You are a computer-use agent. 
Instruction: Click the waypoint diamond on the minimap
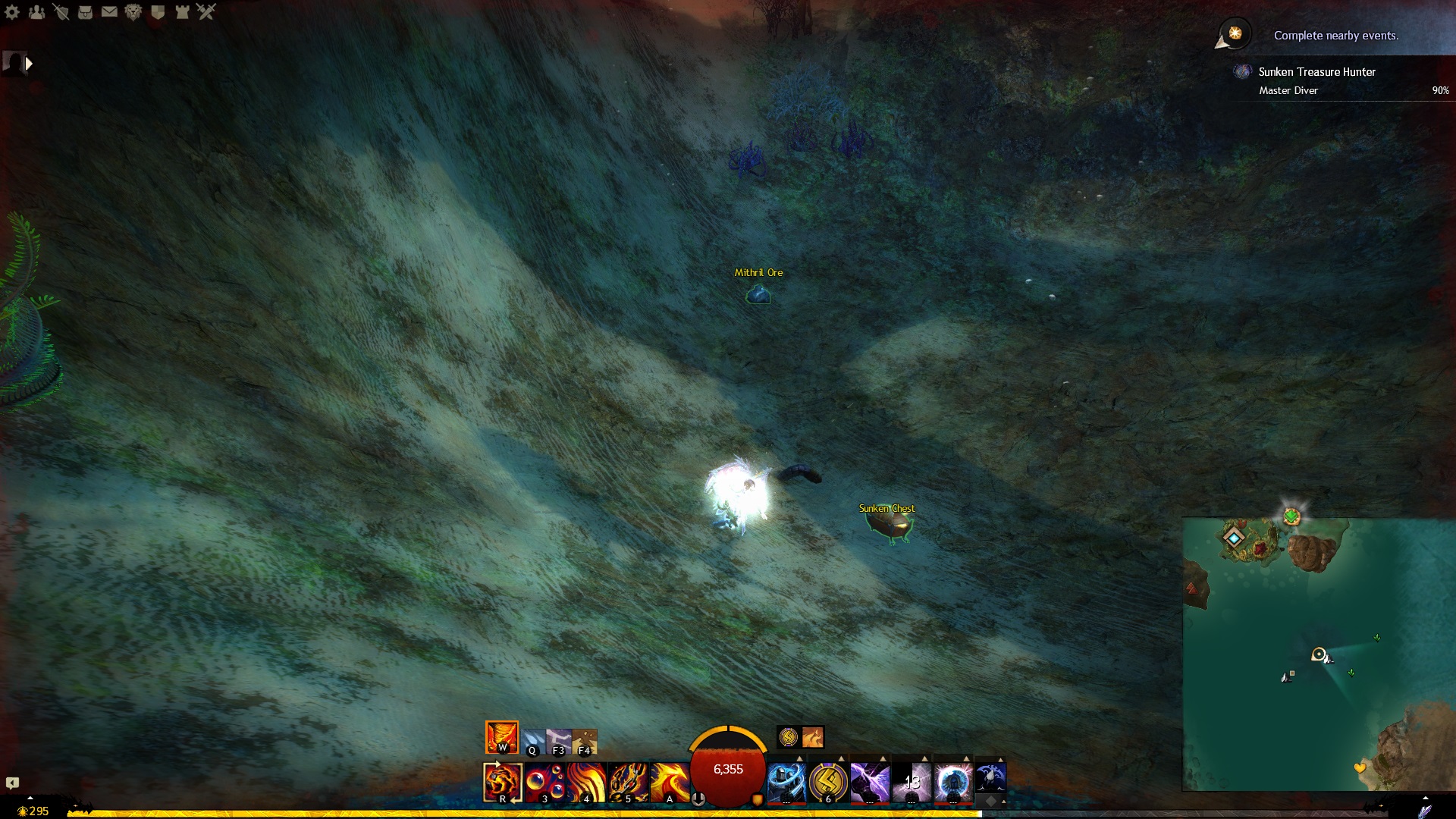pyautogui.click(x=1234, y=538)
